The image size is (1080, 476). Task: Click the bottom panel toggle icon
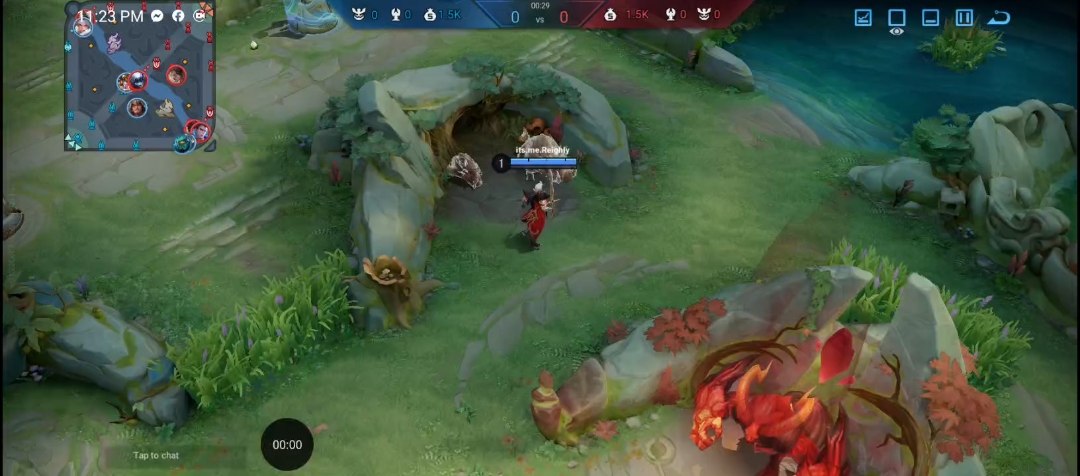pos(930,17)
